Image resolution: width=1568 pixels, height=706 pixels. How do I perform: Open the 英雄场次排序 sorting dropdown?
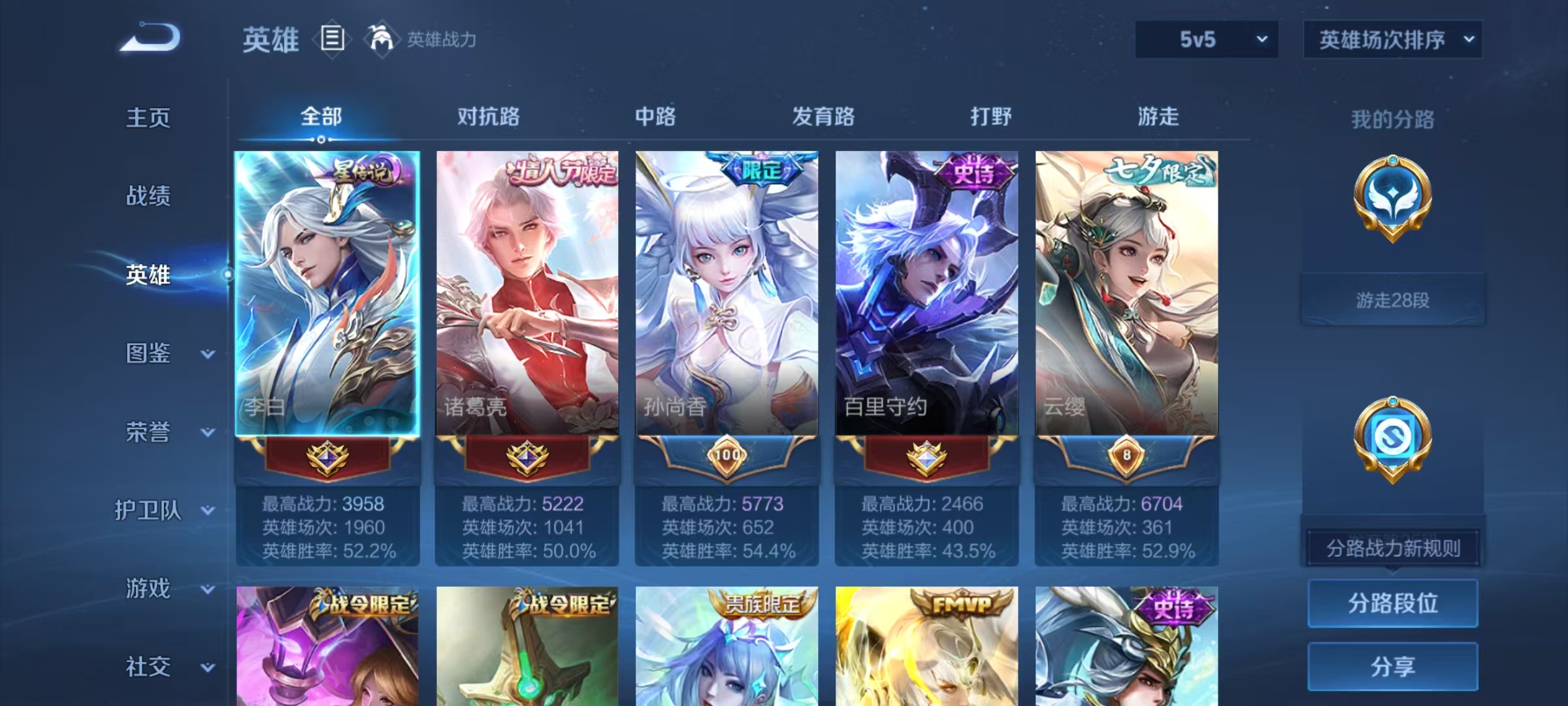[1394, 39]
